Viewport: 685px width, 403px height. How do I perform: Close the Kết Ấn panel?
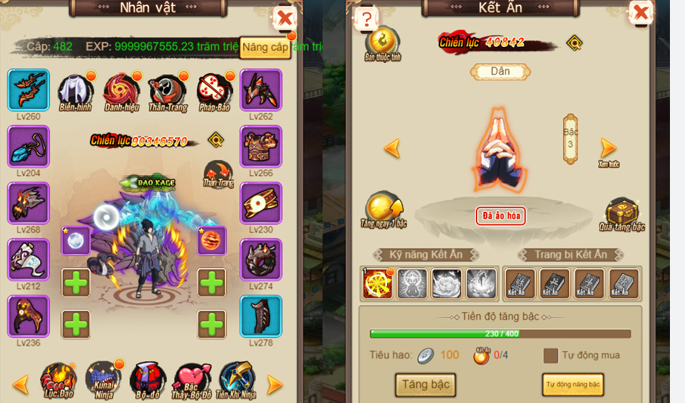pyautogui.click(x=640, y=14)
